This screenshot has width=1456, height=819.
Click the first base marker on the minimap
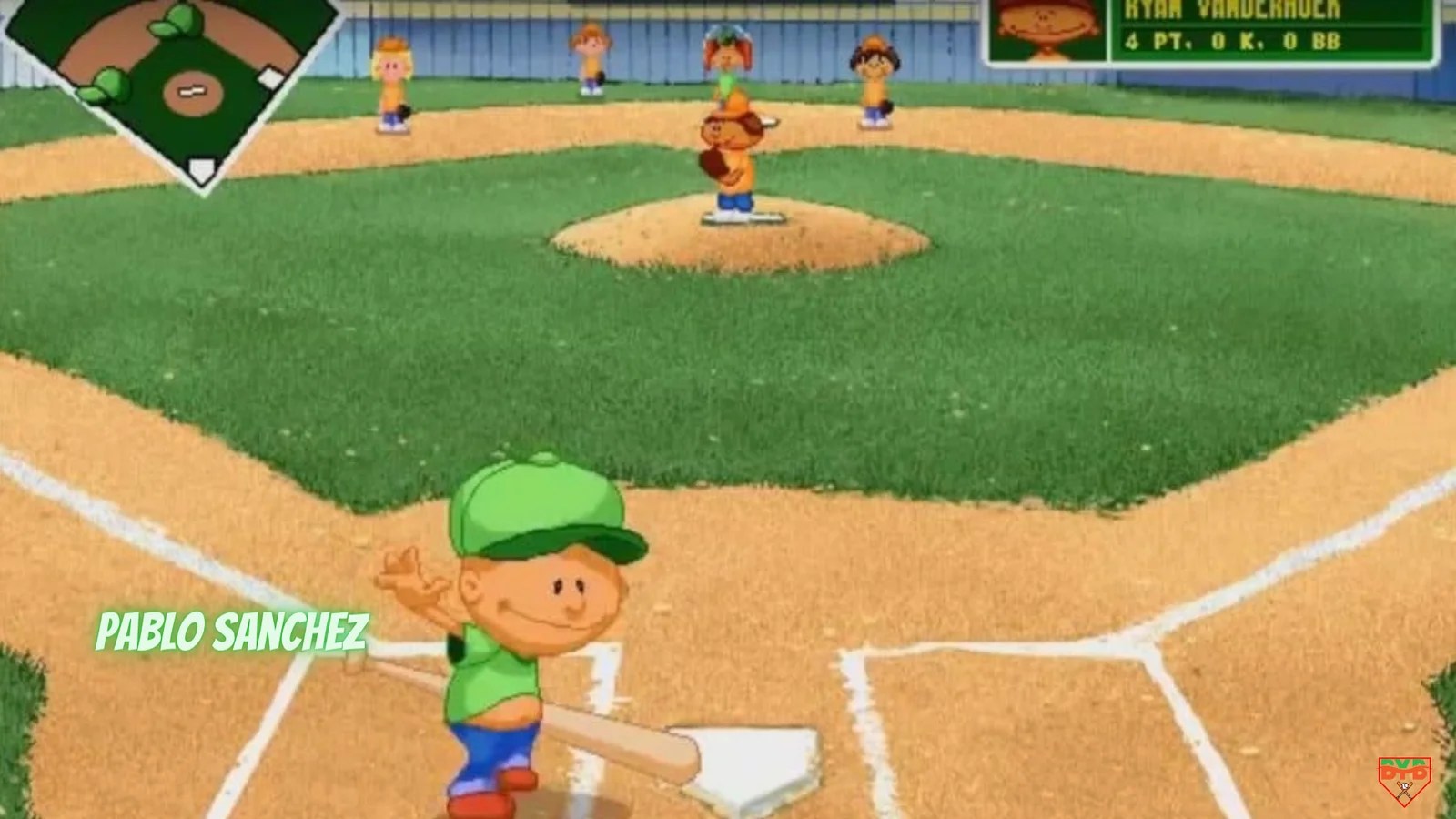tap(268, 76)
